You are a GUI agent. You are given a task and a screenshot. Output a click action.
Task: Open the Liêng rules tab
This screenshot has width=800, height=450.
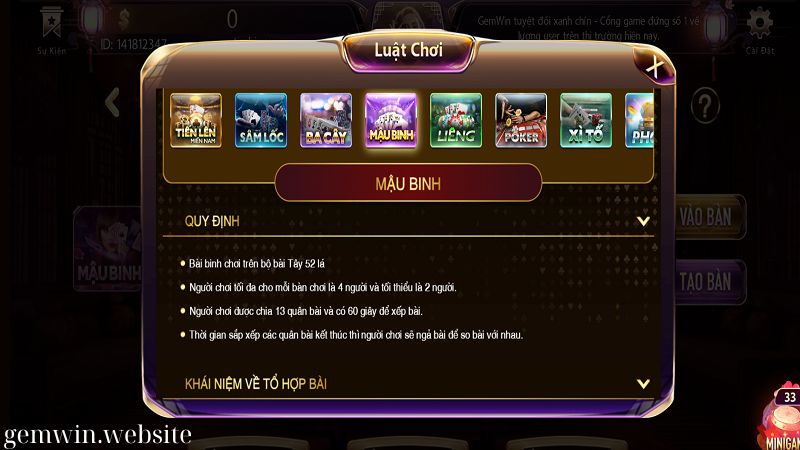coord(456,121)
